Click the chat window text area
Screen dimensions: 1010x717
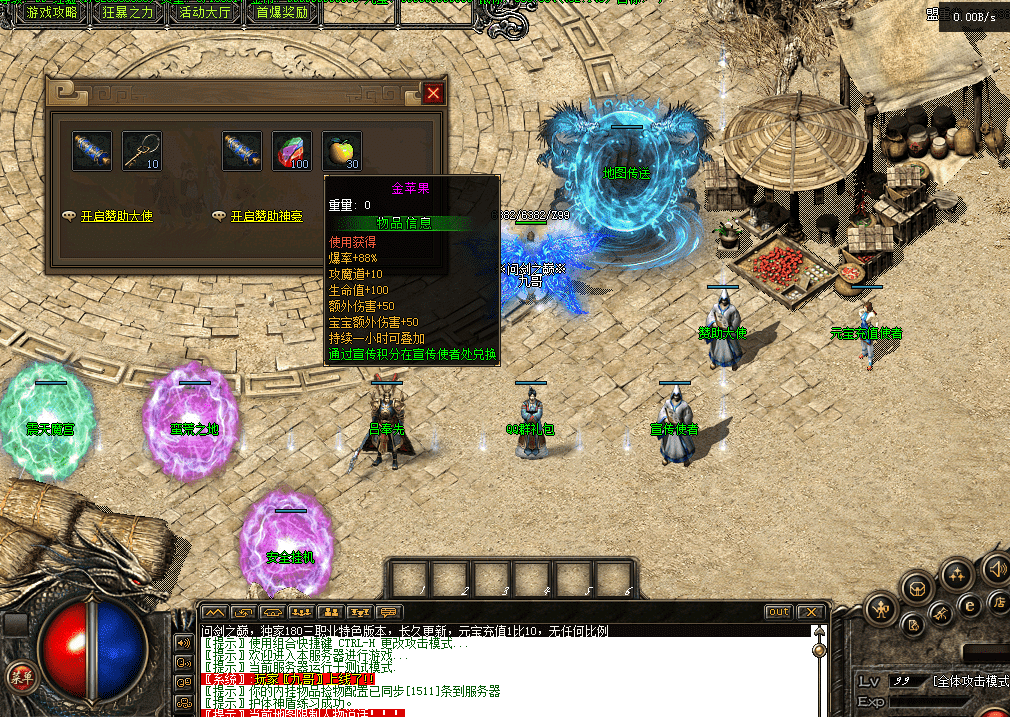click(x=500, y=670)
